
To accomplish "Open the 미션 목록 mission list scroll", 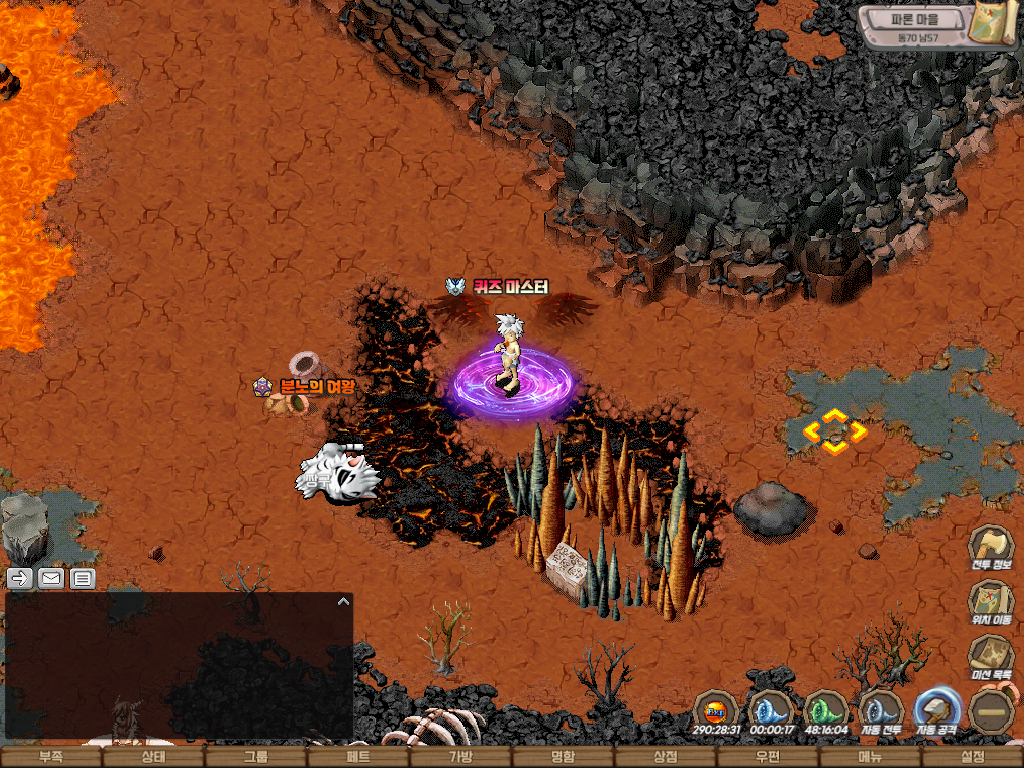I will (x=990, y=657).
